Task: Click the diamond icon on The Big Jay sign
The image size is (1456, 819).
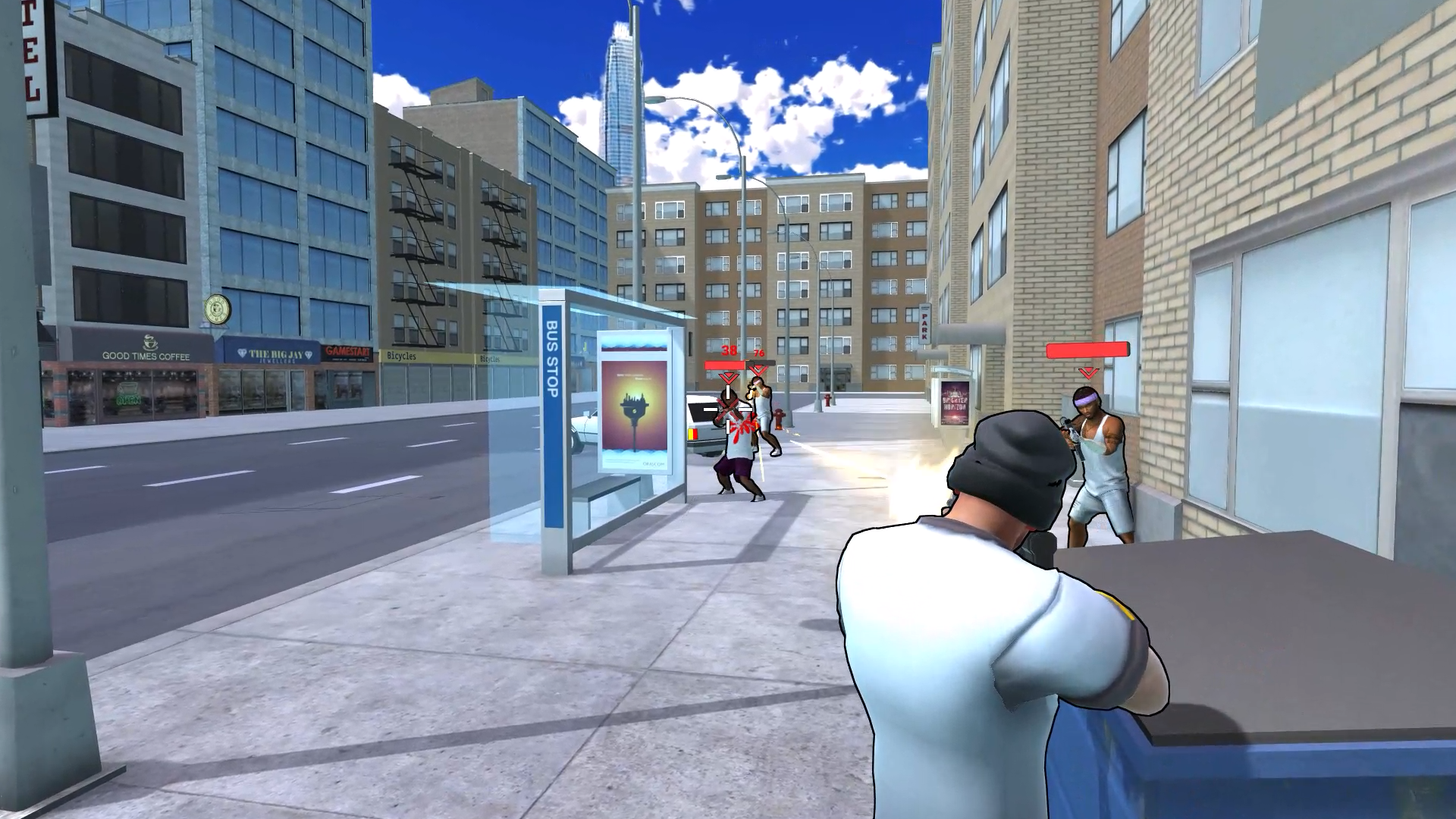Action: (242, 352)
